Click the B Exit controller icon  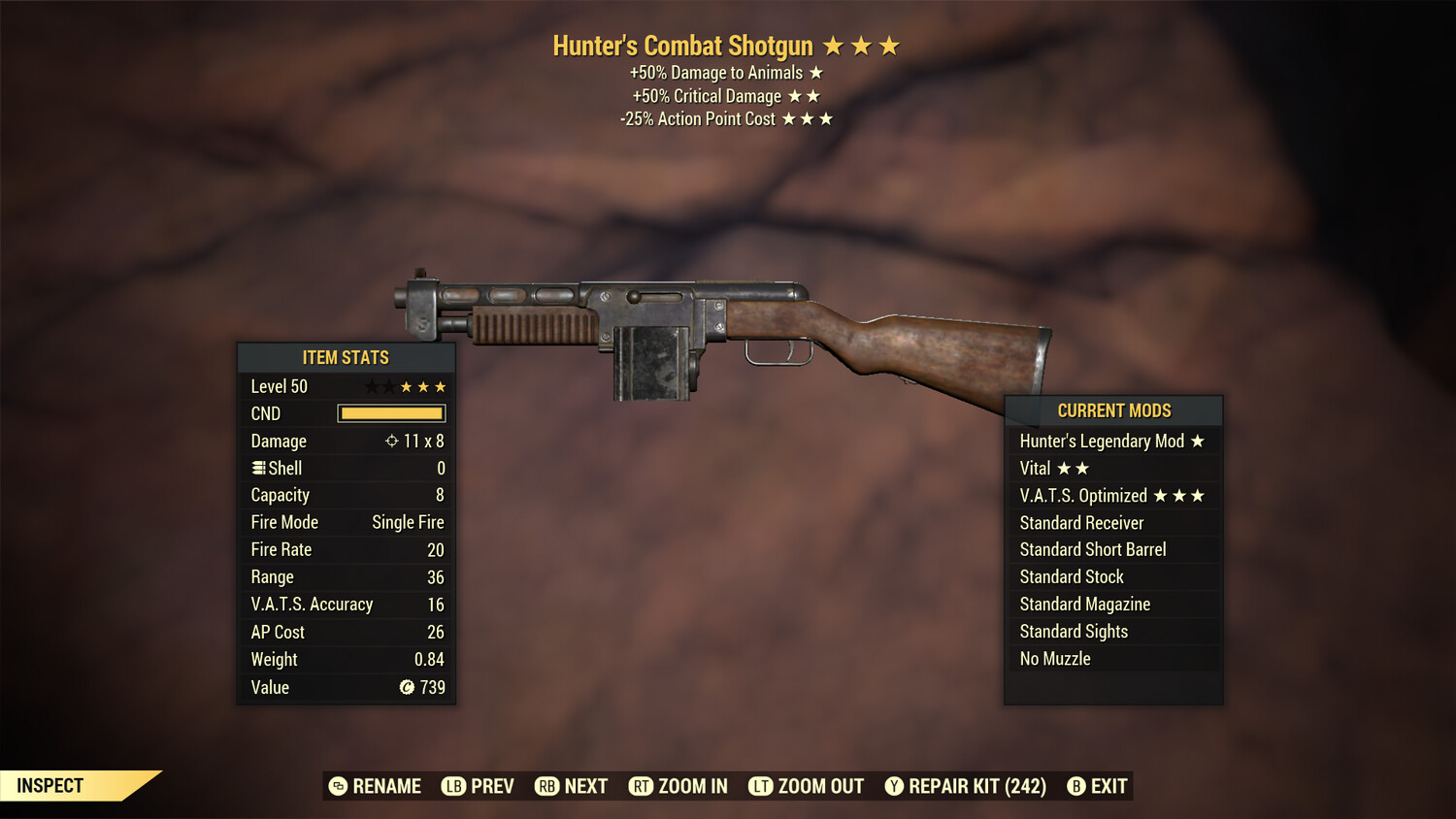click(x=1075, y=786)
